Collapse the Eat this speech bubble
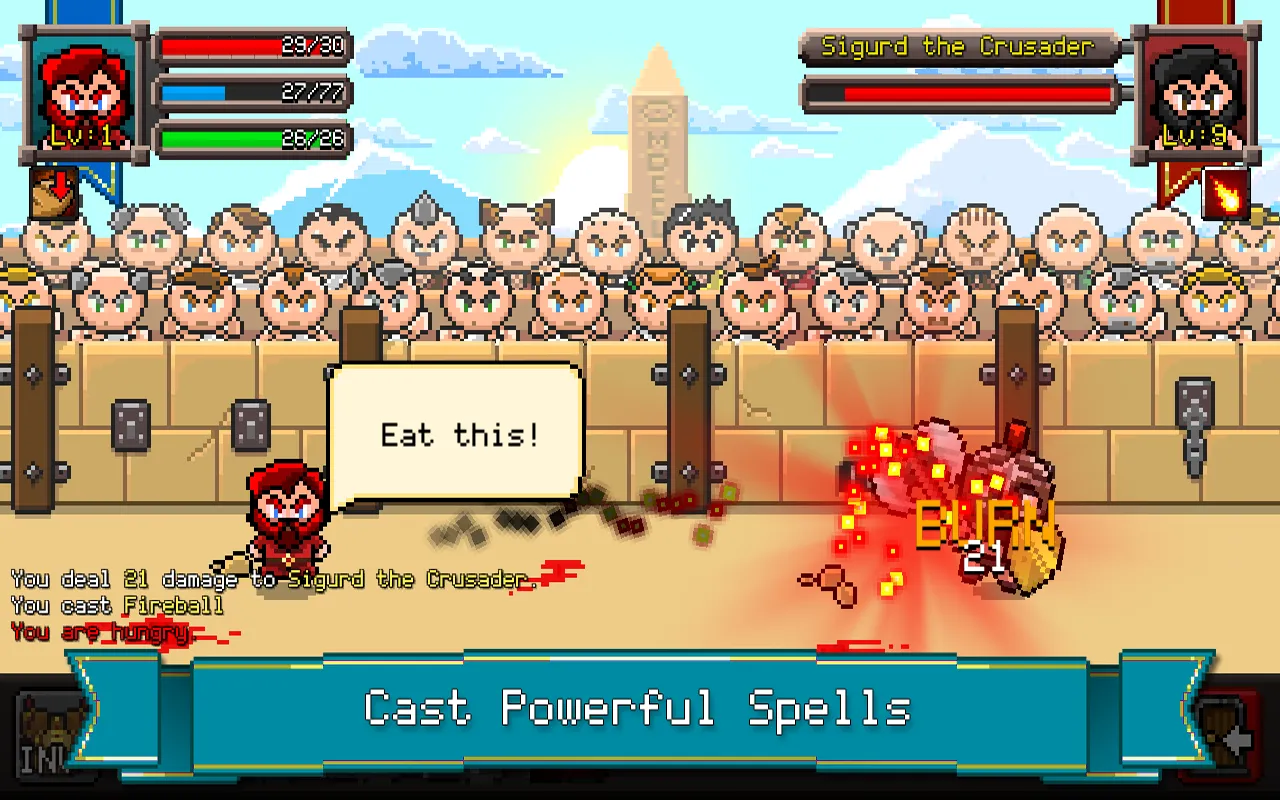The width and height of the screenshot is (1280, 800). pyautogui.click(x=458, y=434)
